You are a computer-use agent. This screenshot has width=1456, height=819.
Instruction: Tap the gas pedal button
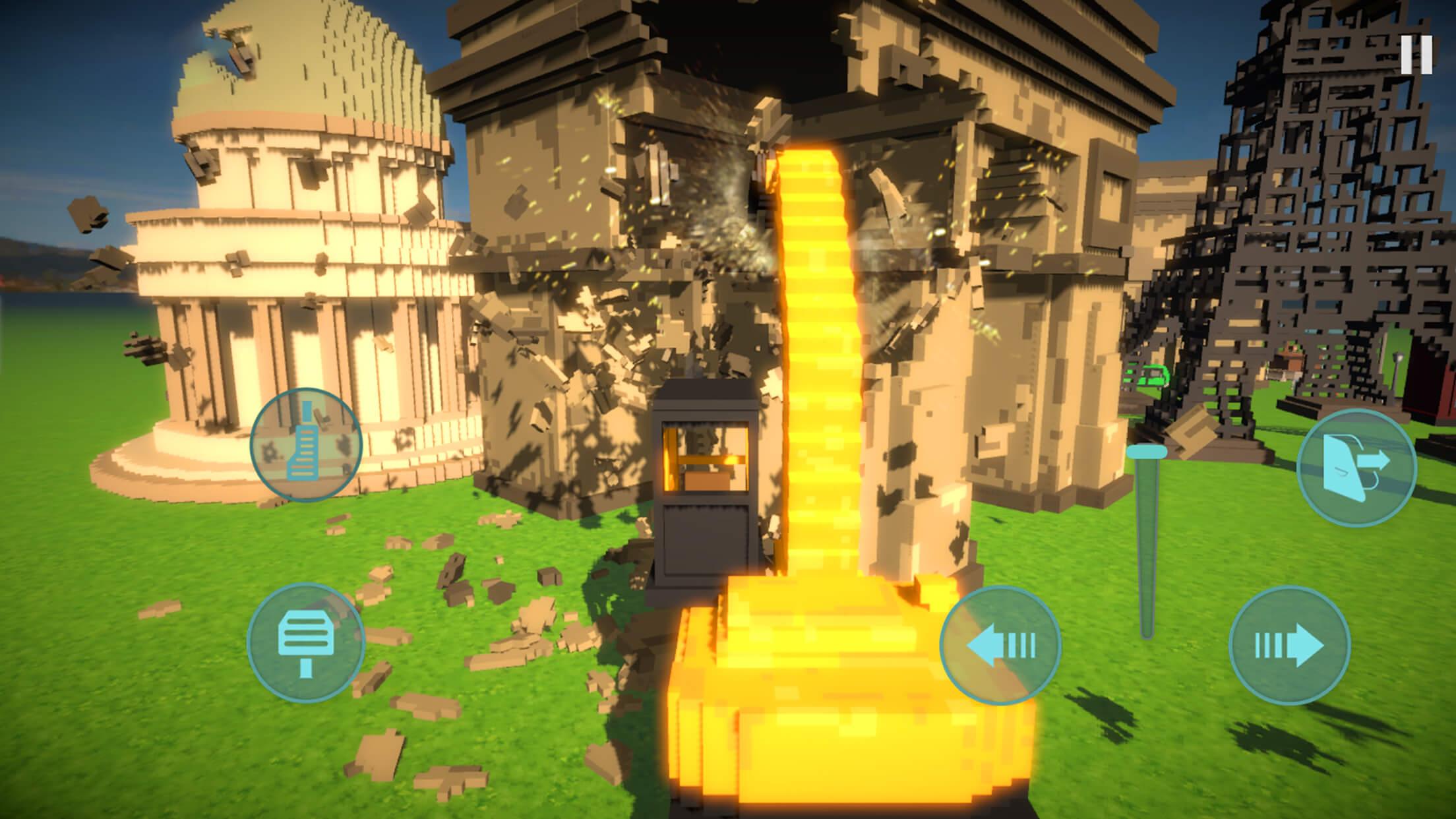click(306, 444)
